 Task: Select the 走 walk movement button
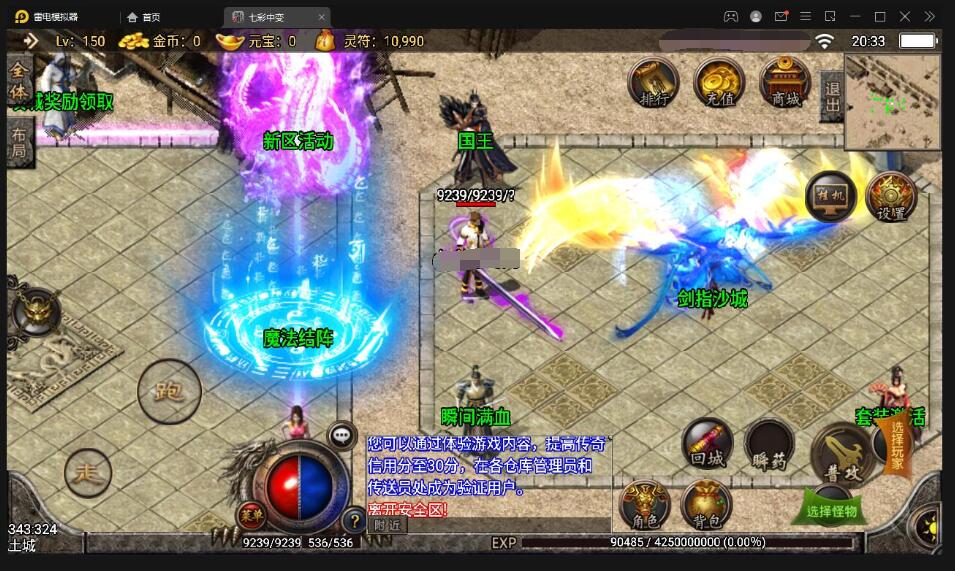click(88, 472)
